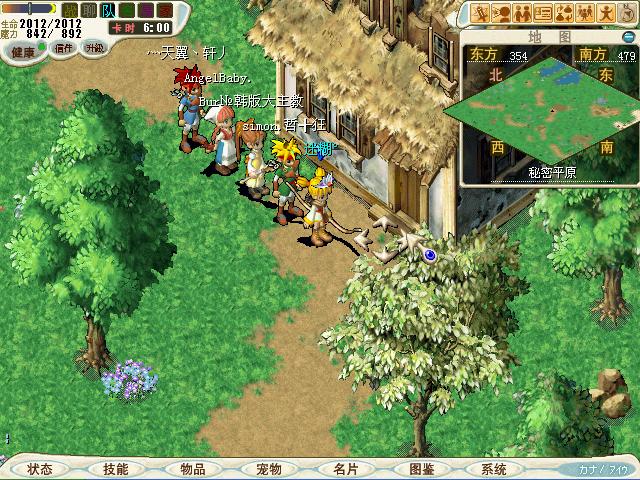
Task: Open the 系统 system menu
Action: click(x=494, y=468)
